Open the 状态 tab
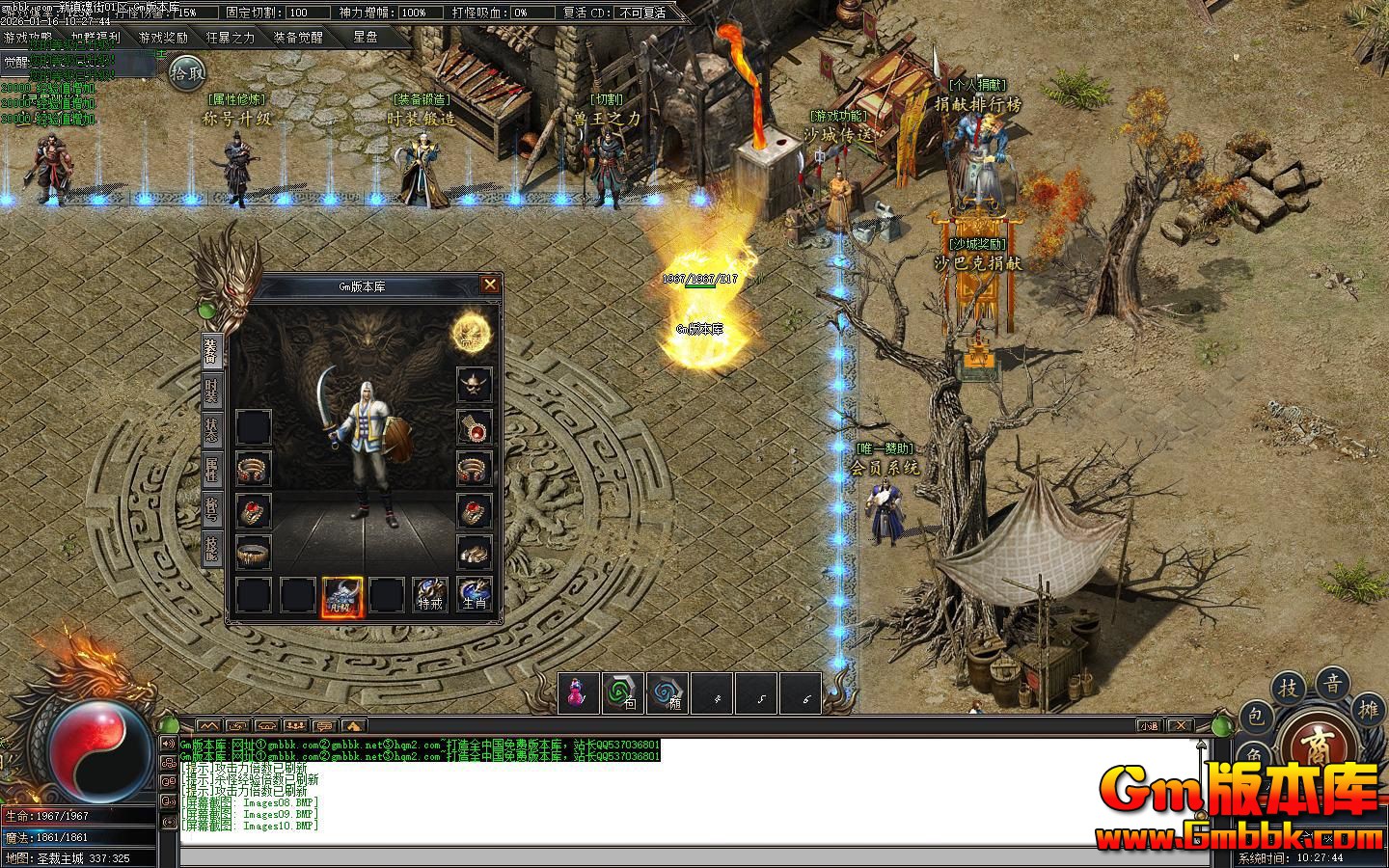The width and height of the screenshot is (1389, 868). tap(211, 429)
